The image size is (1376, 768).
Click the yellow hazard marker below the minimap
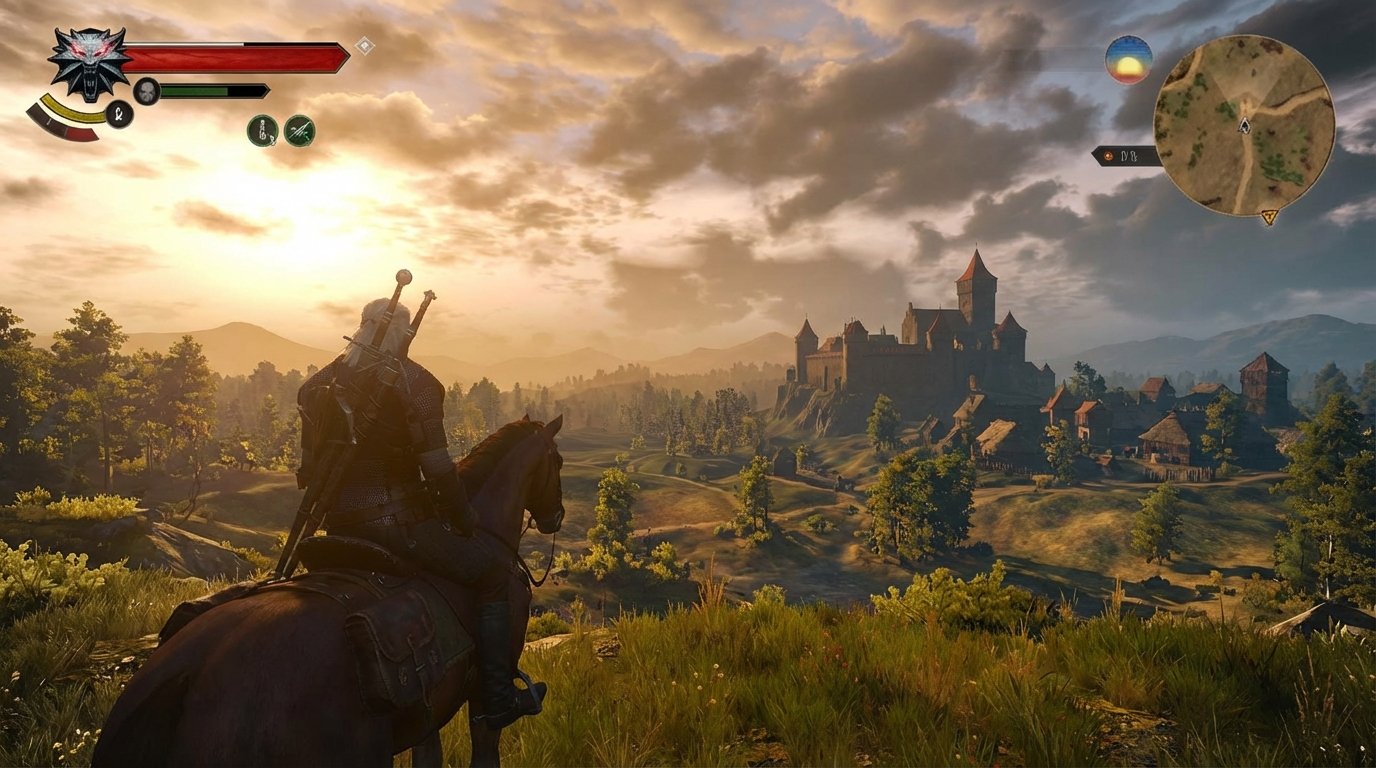1269,214
